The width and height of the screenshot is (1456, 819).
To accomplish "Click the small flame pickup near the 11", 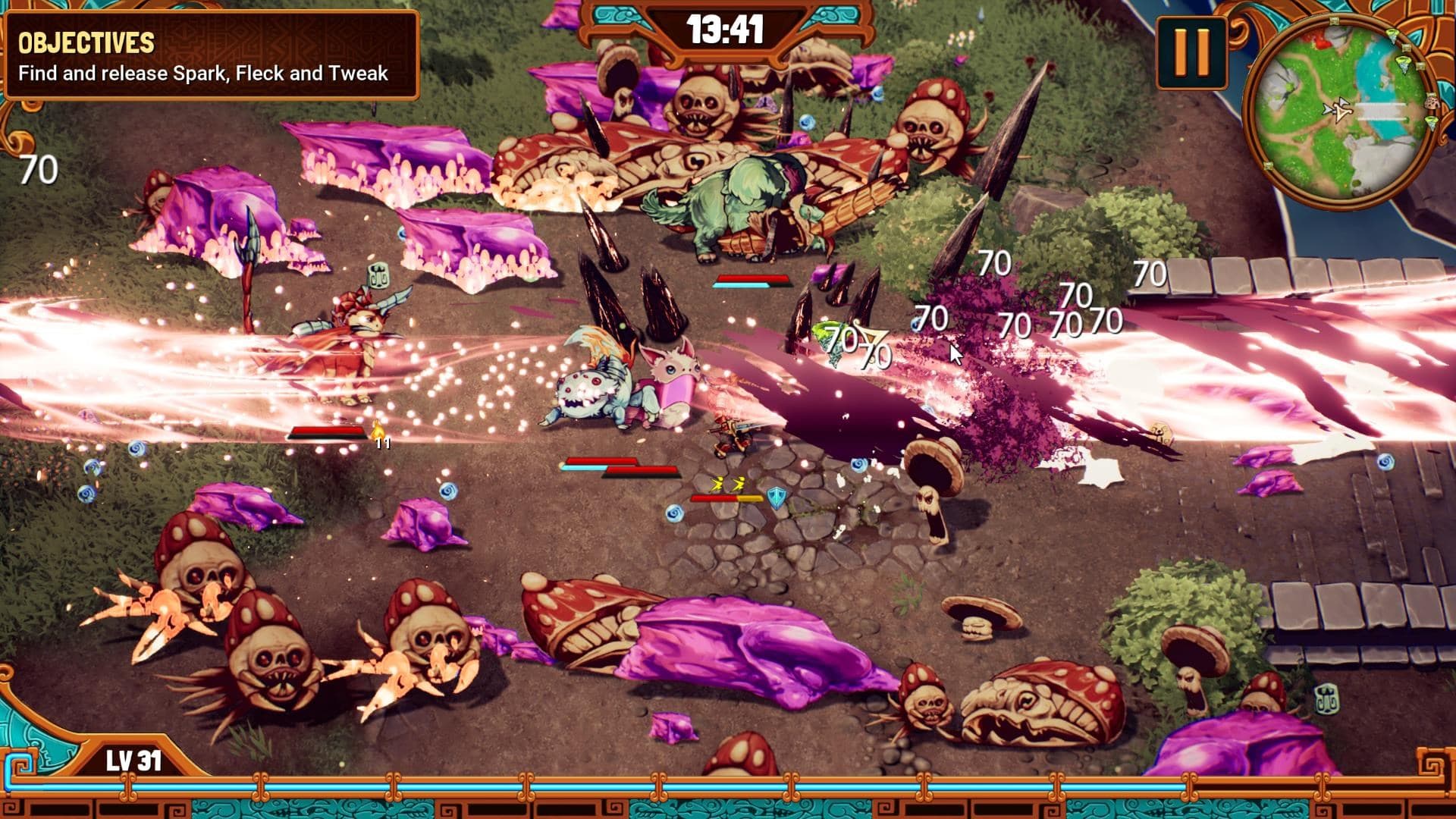I will 377,430.
